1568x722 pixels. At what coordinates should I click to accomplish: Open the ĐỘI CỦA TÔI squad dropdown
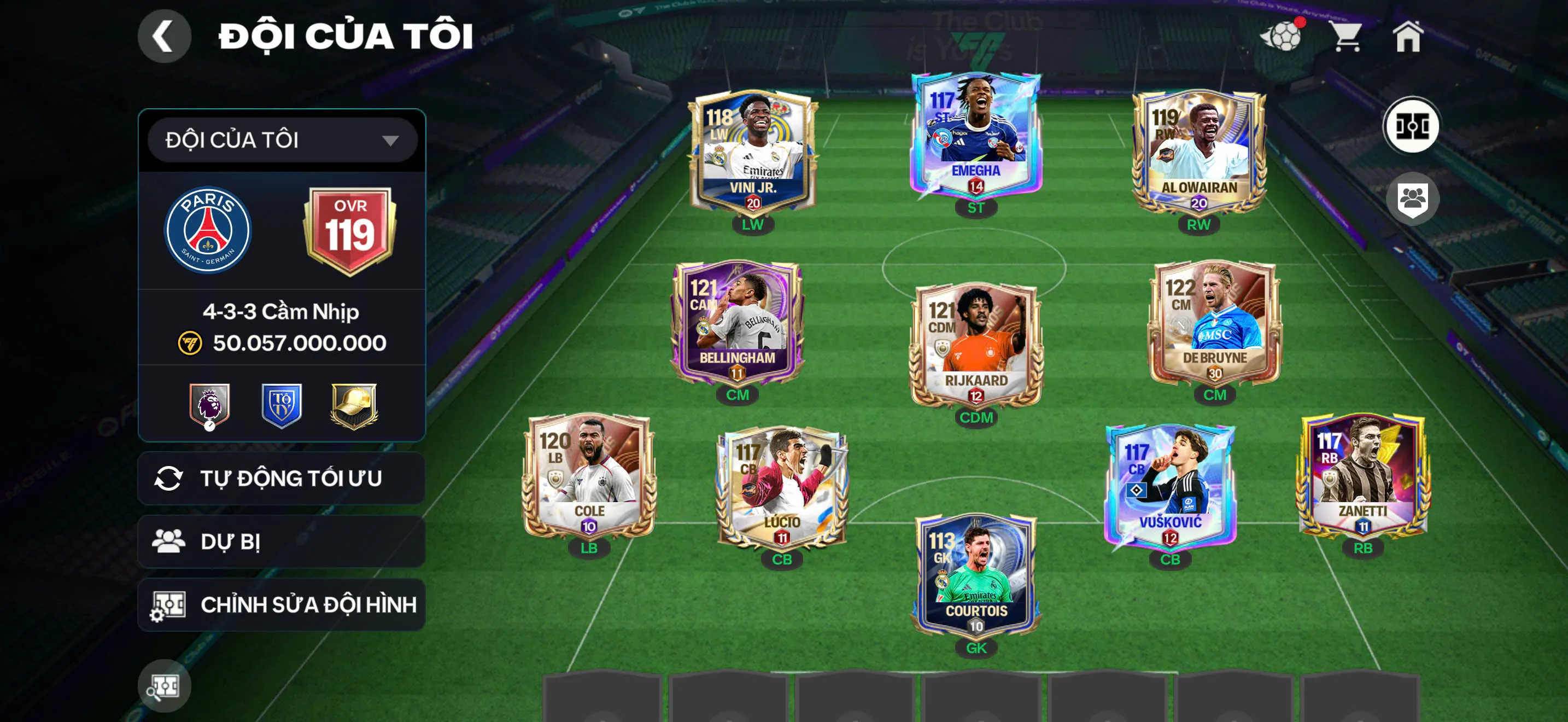283,141
